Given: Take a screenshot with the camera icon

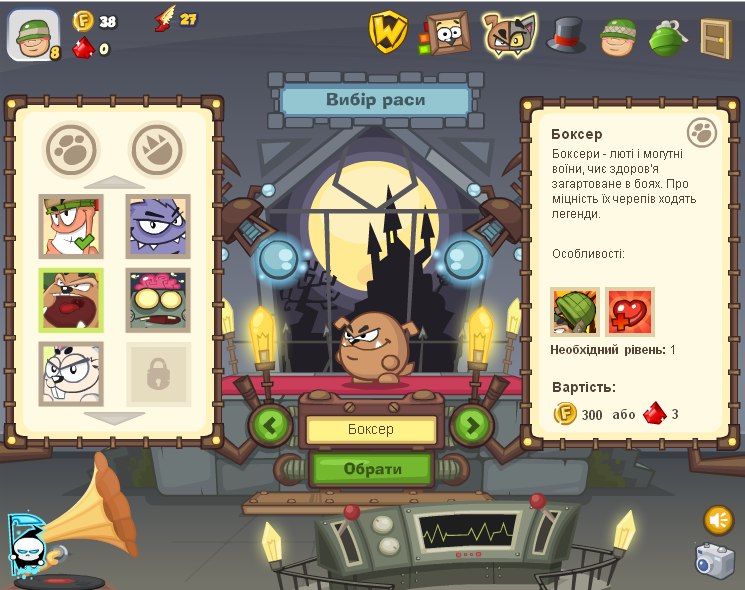Looking at the screenshot, I should click(x=715, y=560).
